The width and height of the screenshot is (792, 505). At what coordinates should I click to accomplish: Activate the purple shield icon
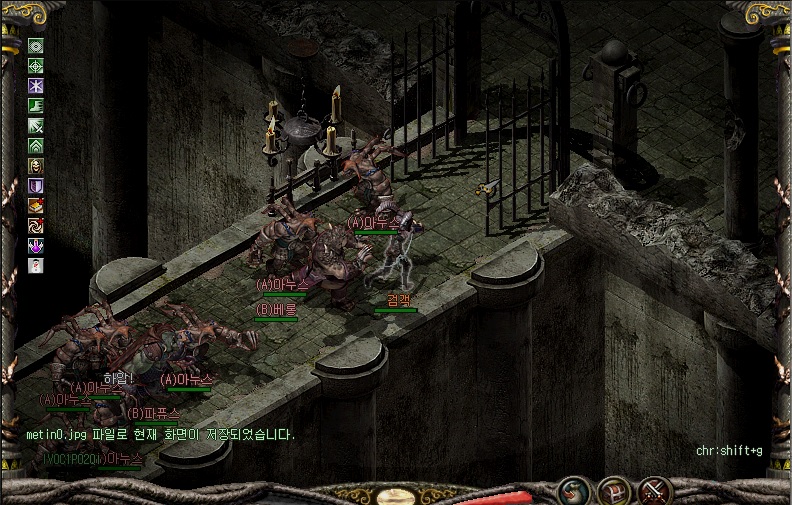(36, 186)
